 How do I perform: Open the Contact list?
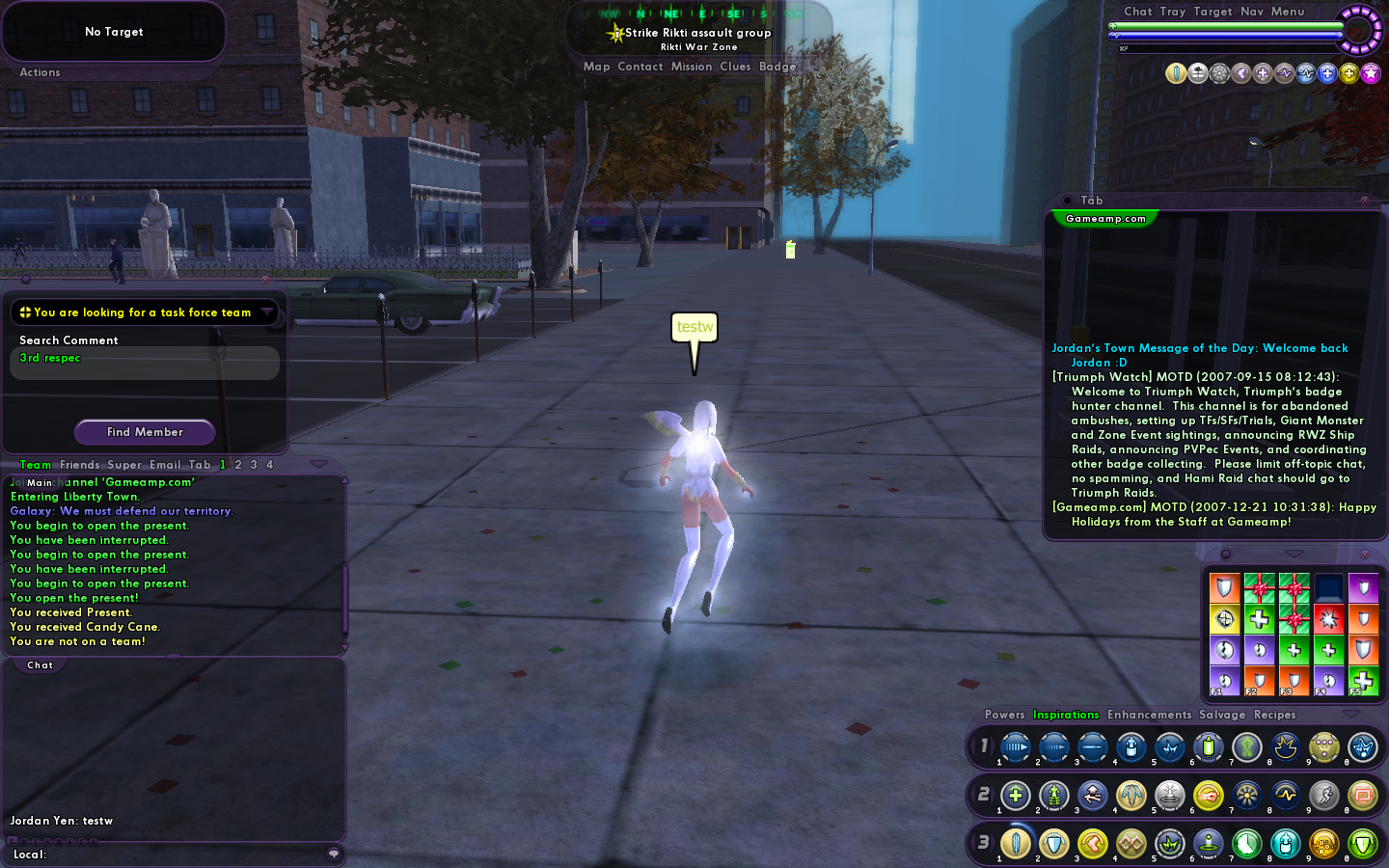click(640, 67)
